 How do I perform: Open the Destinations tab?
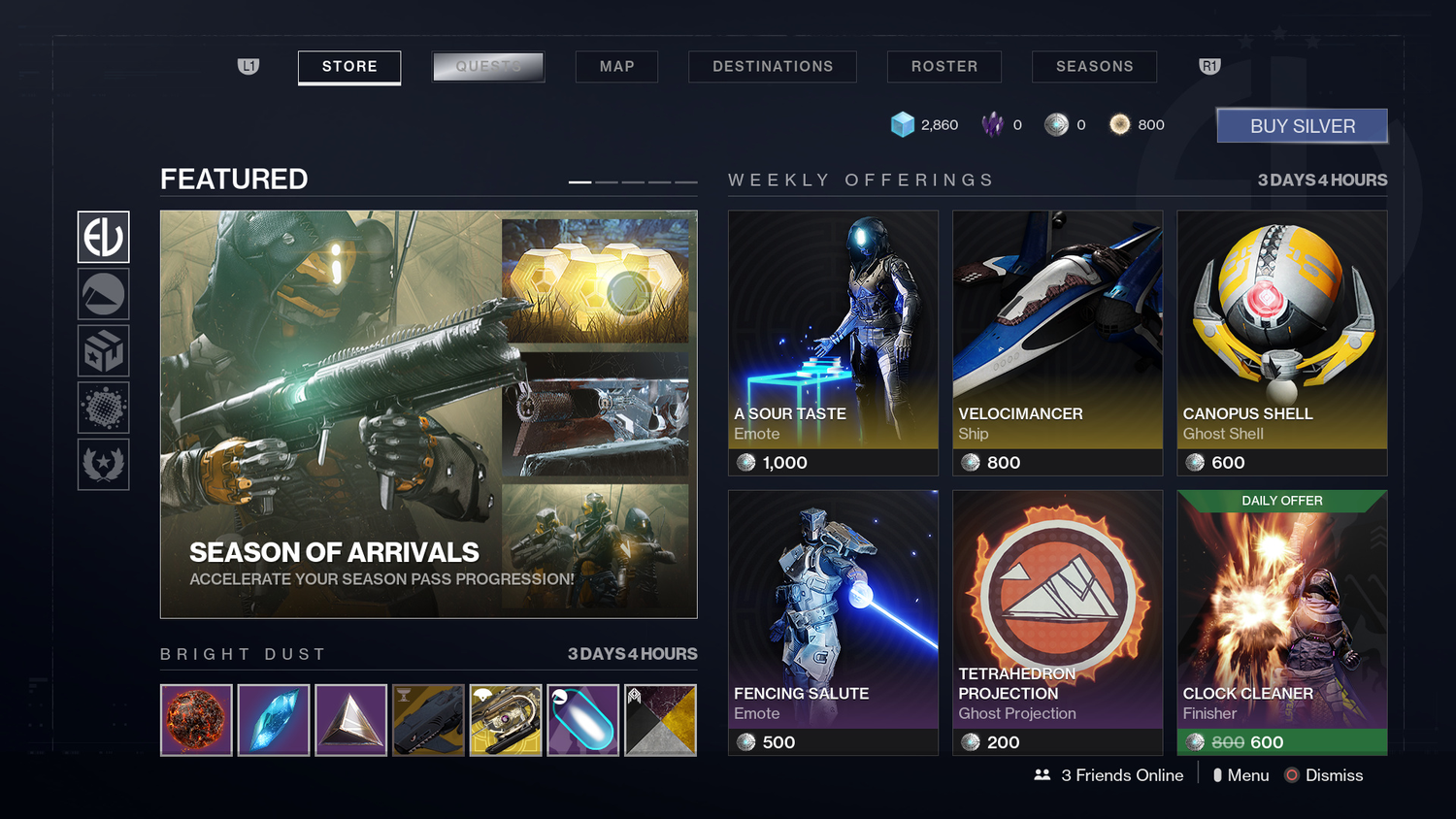tap(773, 67)
